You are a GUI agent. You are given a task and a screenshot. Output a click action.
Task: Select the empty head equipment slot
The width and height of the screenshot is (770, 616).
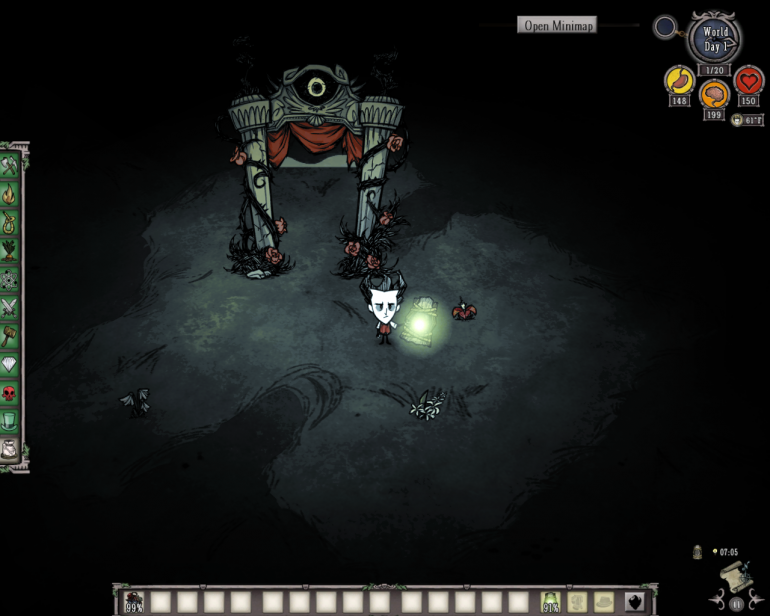tap(603, 602)
